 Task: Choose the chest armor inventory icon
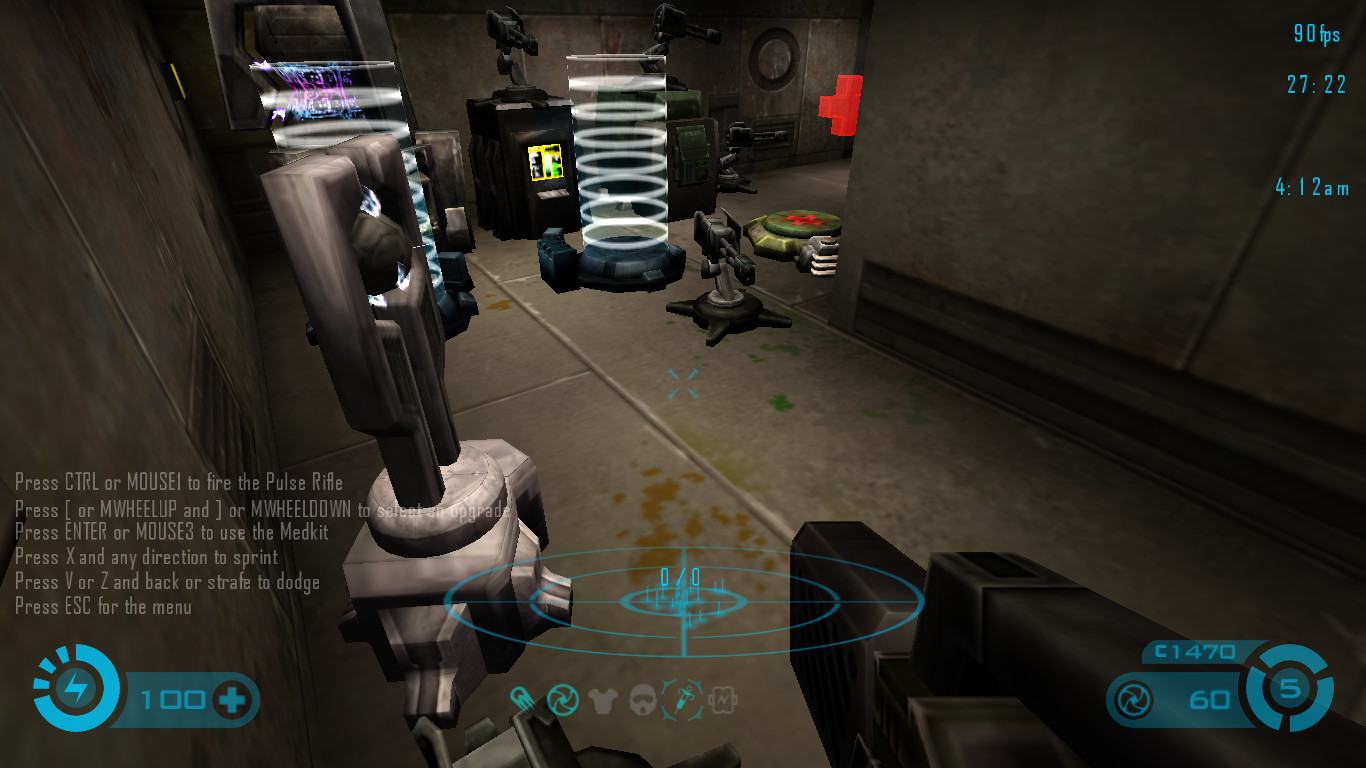(603, 700)
